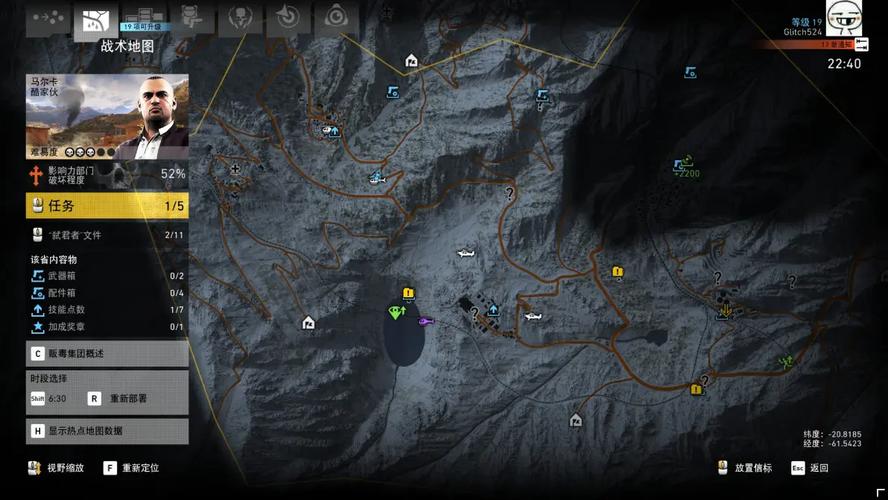Open 贩毒集团概述 cartel overview
Image resolution: width=888 pixels, height=500 pixels.
pos(107,354)
